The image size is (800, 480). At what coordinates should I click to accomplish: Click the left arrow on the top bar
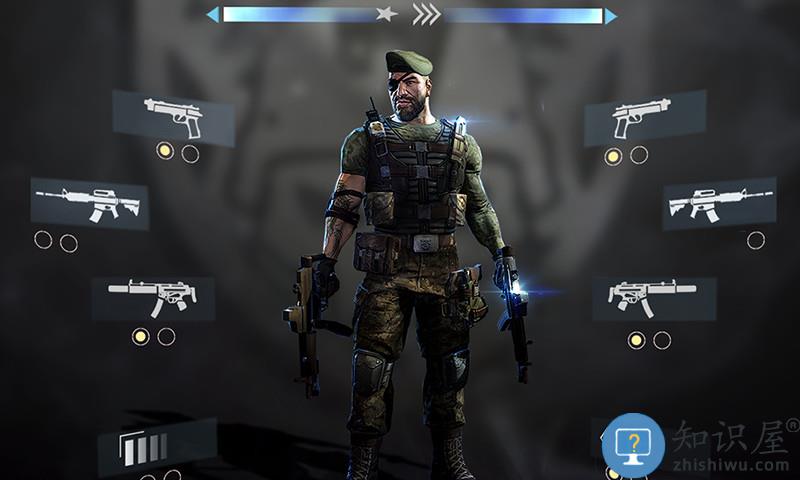(x=212, y=15)
